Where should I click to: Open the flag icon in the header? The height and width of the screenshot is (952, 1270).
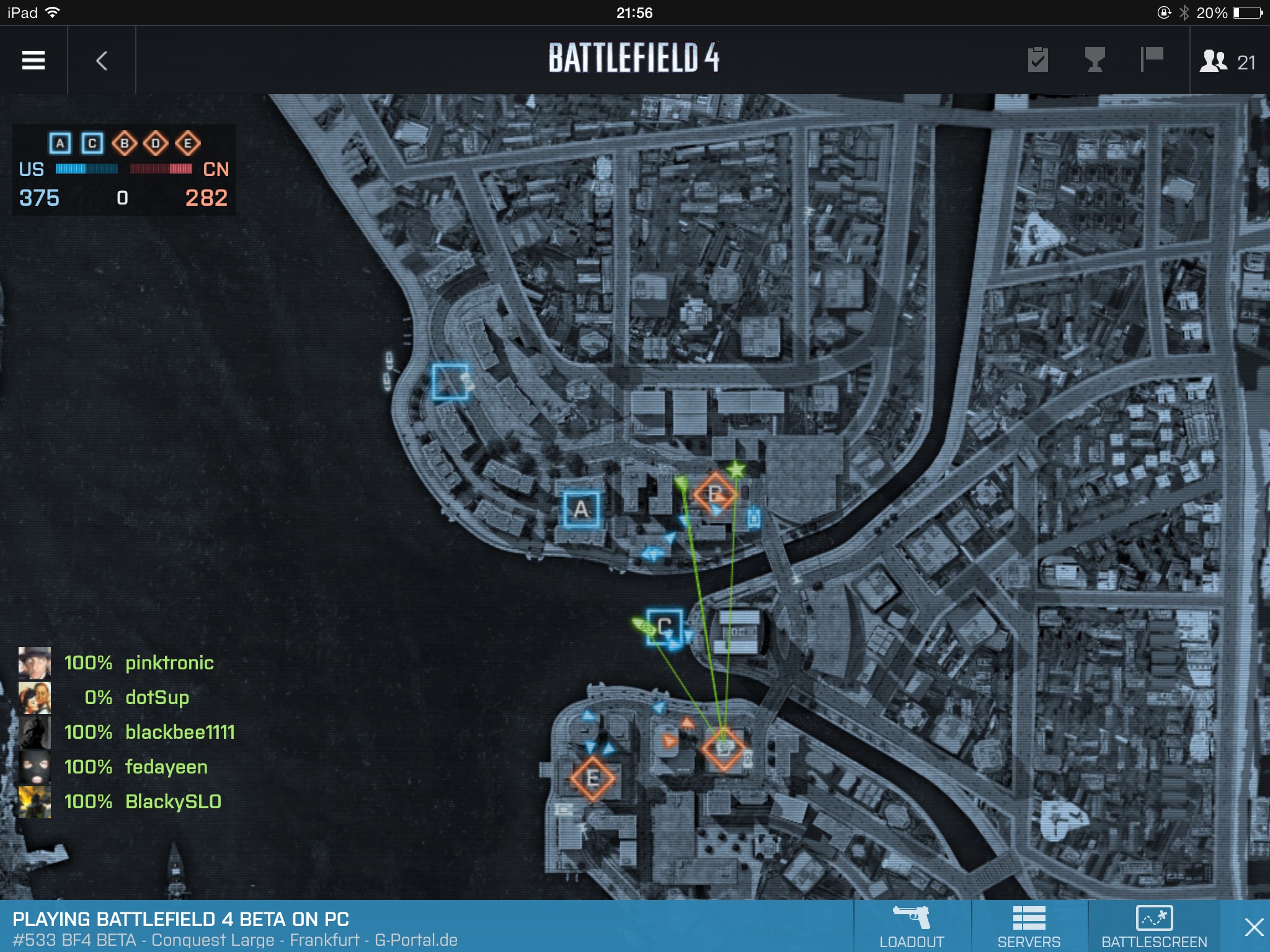click(x=1152, y=60)
